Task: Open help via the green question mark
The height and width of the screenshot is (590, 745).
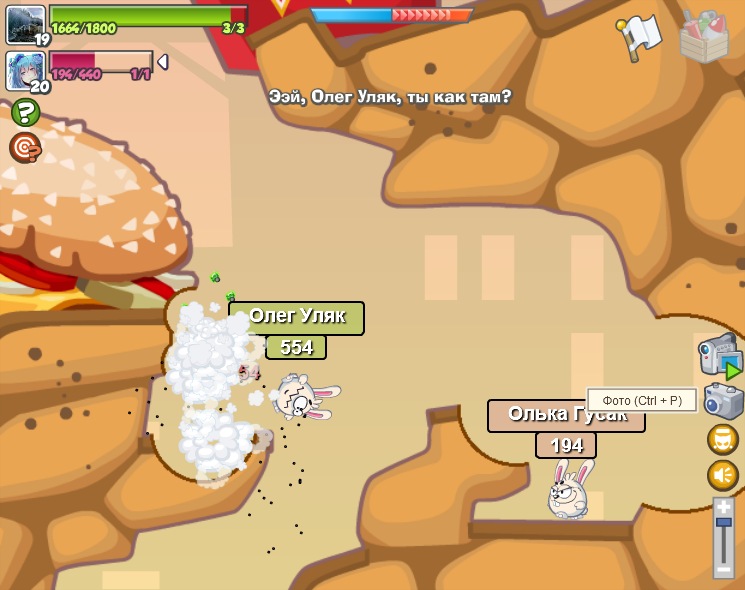Action: pos(25,112)
